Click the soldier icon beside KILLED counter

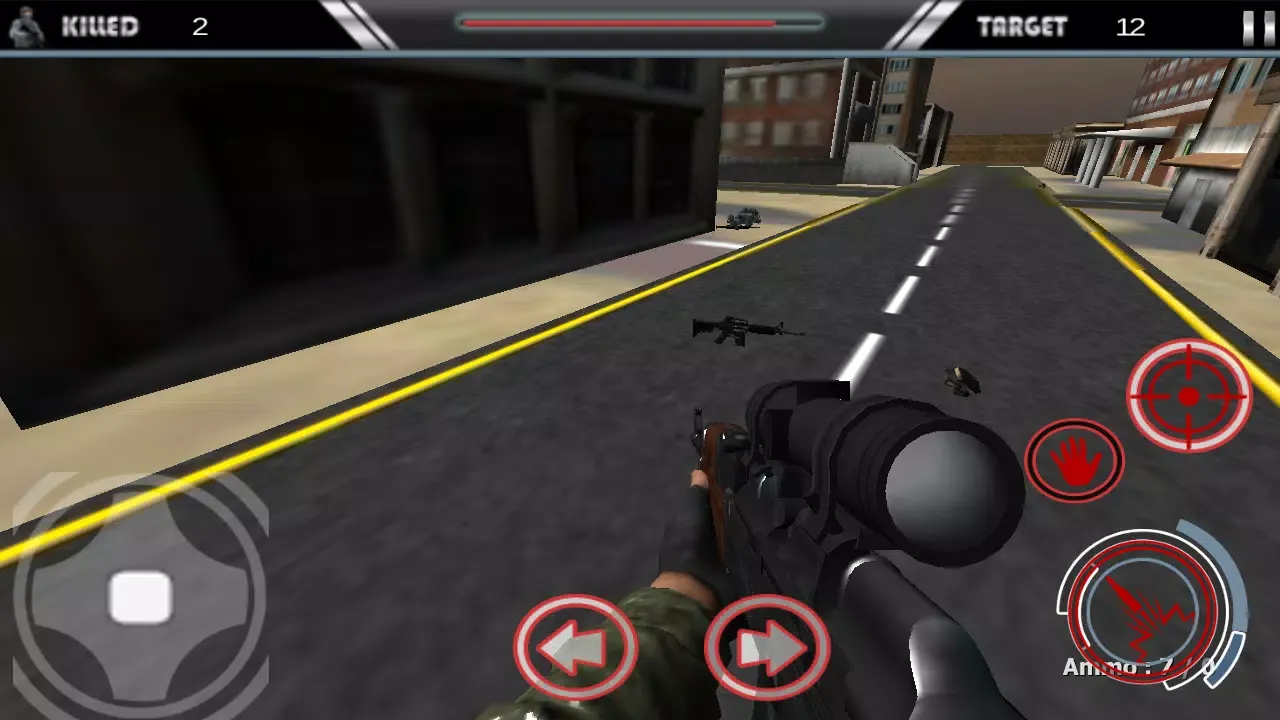pyautogui.click(x=24, y=27)
